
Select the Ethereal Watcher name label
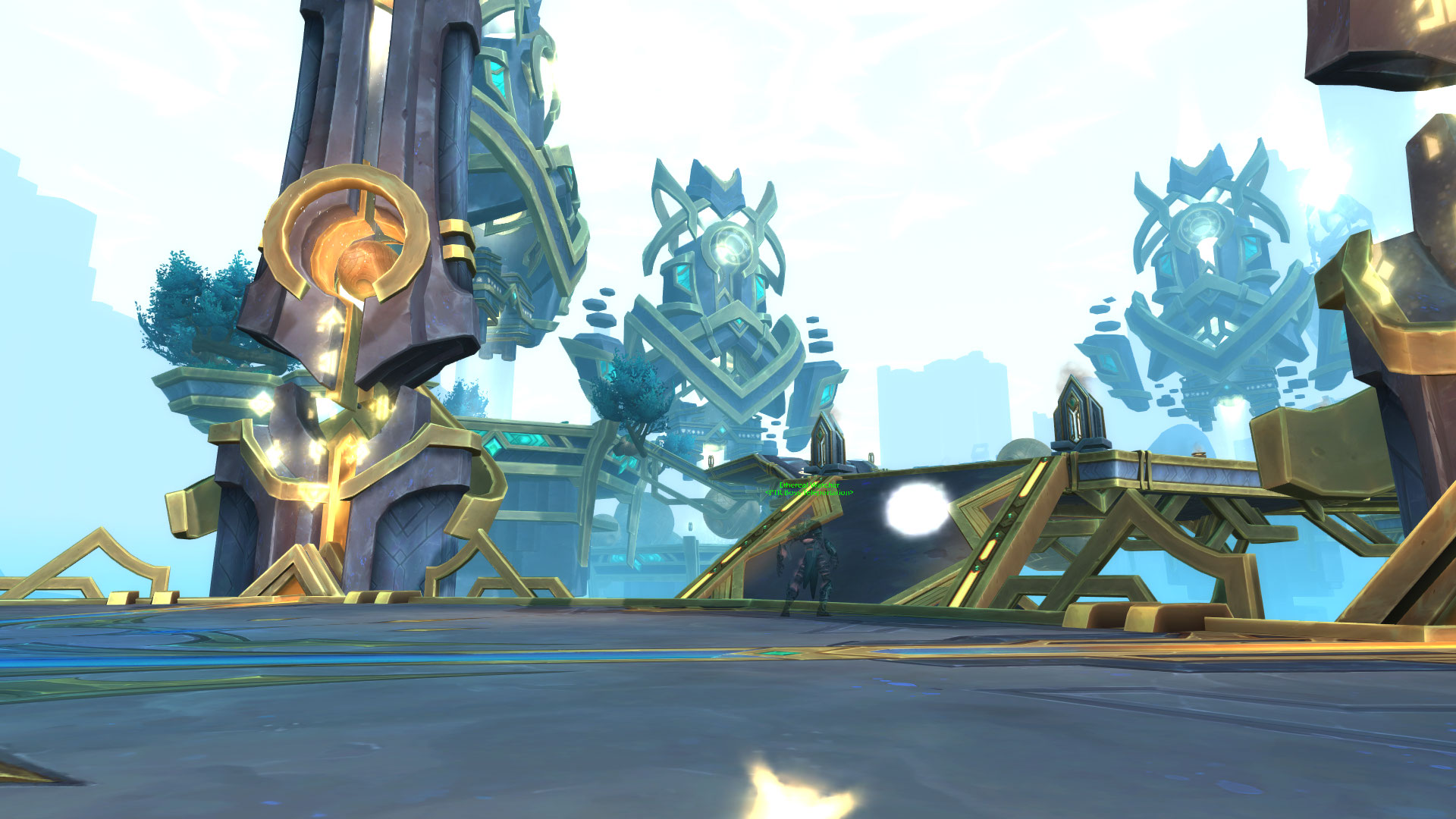point(809,485)
